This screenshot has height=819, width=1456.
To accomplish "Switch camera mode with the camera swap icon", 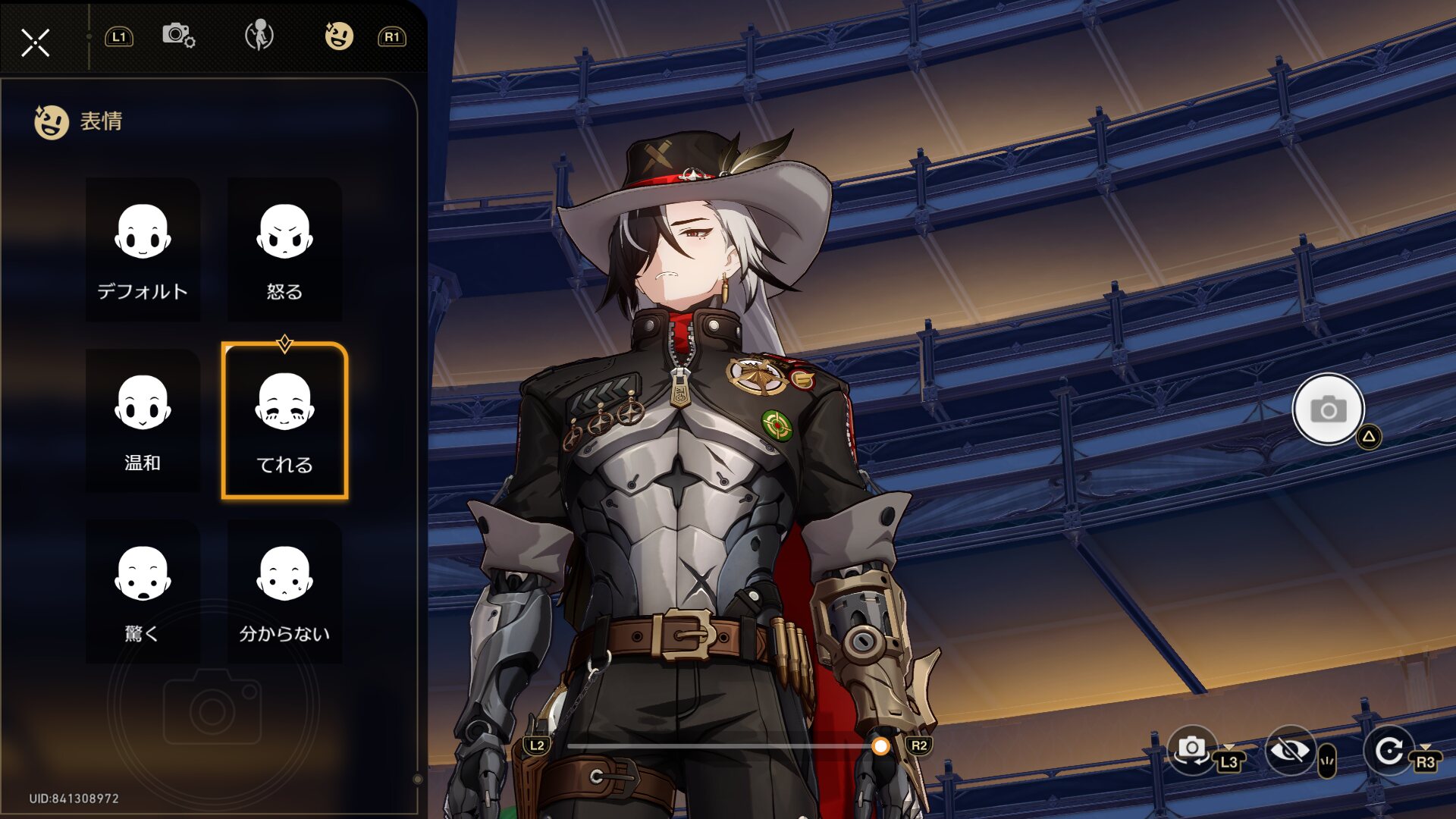I will click(x=1191, y=749).
